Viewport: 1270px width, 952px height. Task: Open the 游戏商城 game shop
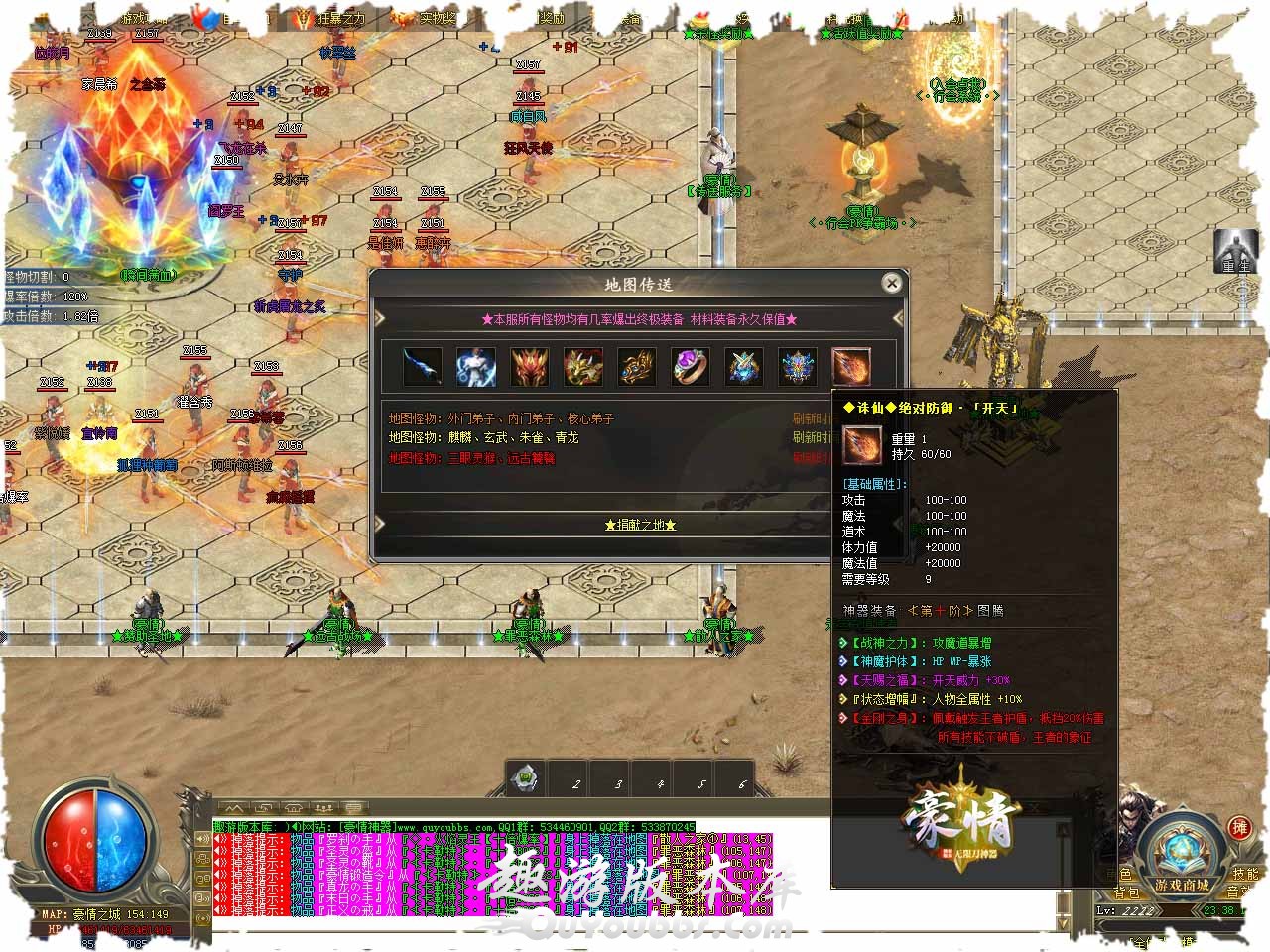[1181, 885]
